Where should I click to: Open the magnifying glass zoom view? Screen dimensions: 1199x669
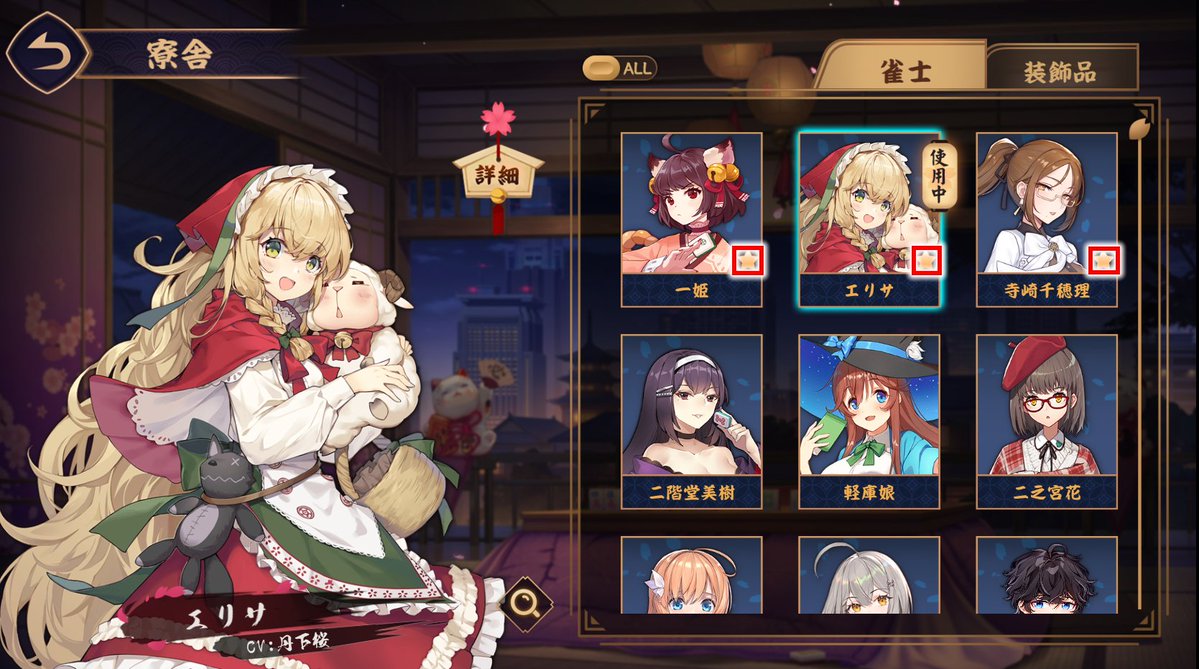pos(526,601)
